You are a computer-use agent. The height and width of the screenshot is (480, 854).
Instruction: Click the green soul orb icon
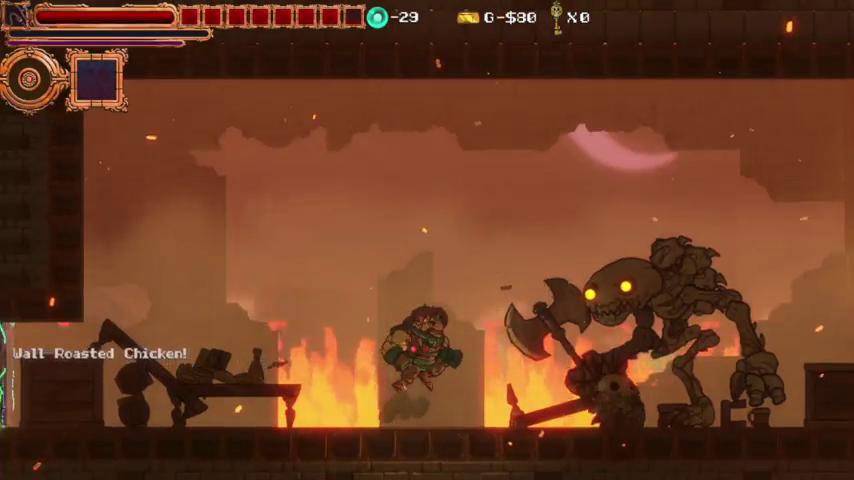click(x=377, y=17)
